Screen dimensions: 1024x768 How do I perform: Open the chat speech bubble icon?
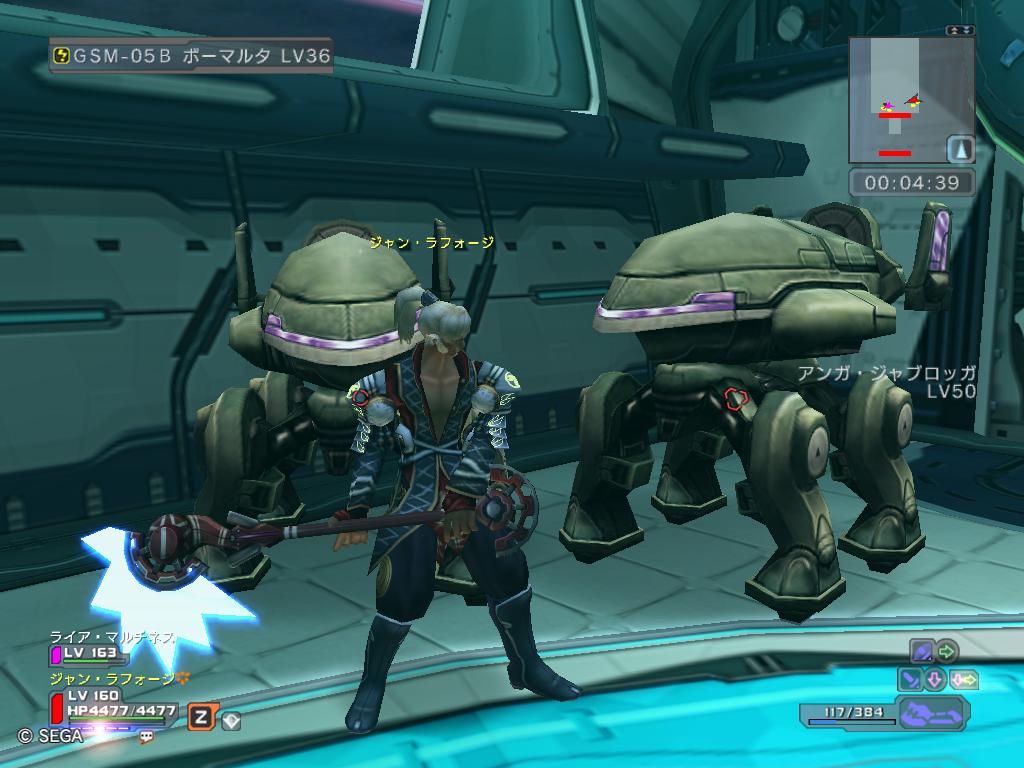tap(147, 736)
